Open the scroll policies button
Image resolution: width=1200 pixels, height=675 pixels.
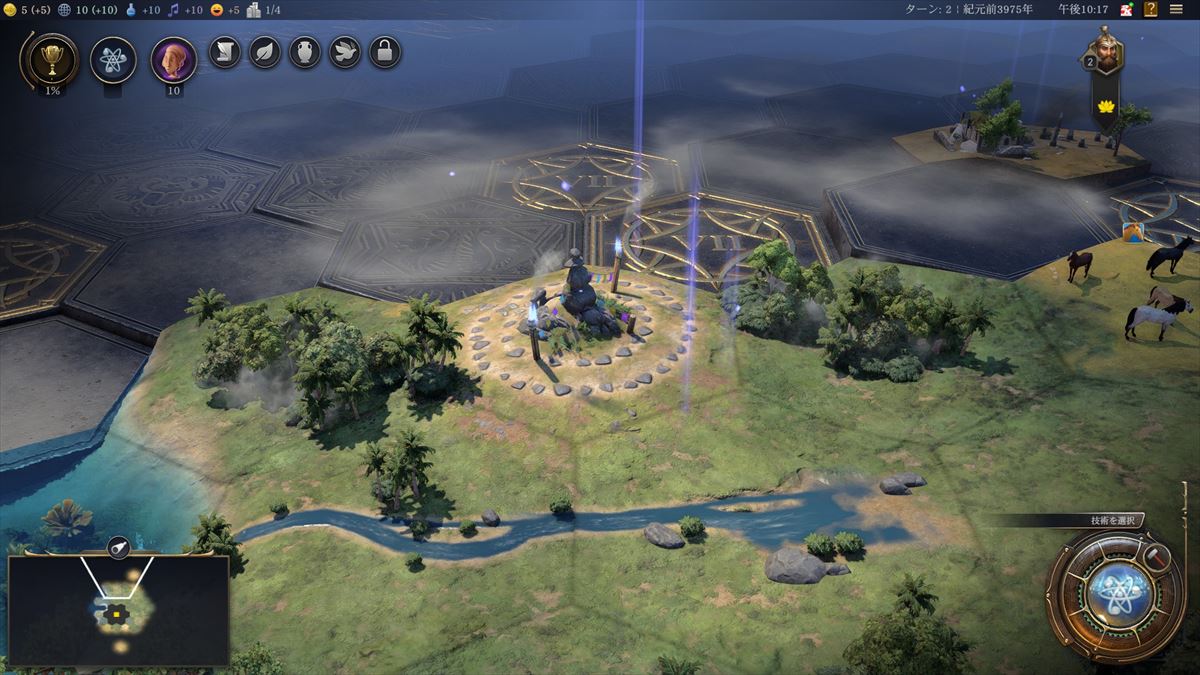[x=225, y=51]
